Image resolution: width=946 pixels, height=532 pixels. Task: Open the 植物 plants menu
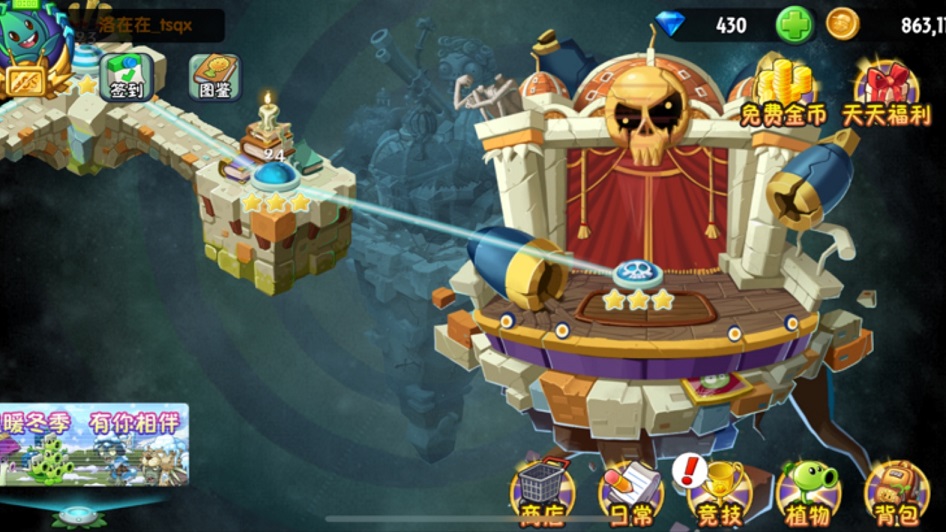click(x=808, y=492)
